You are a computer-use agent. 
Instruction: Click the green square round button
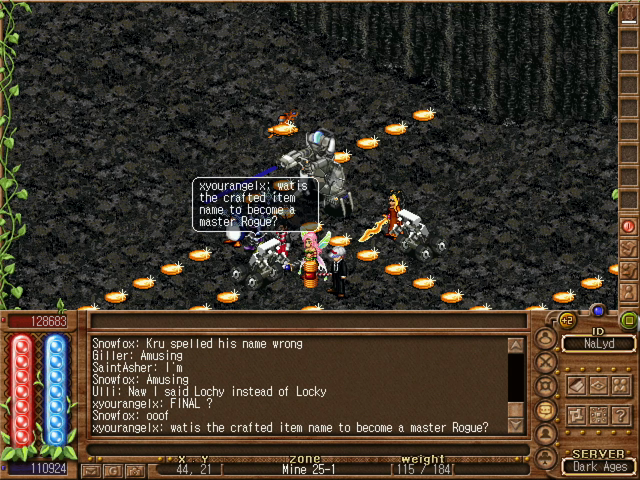tap(628, 320)
